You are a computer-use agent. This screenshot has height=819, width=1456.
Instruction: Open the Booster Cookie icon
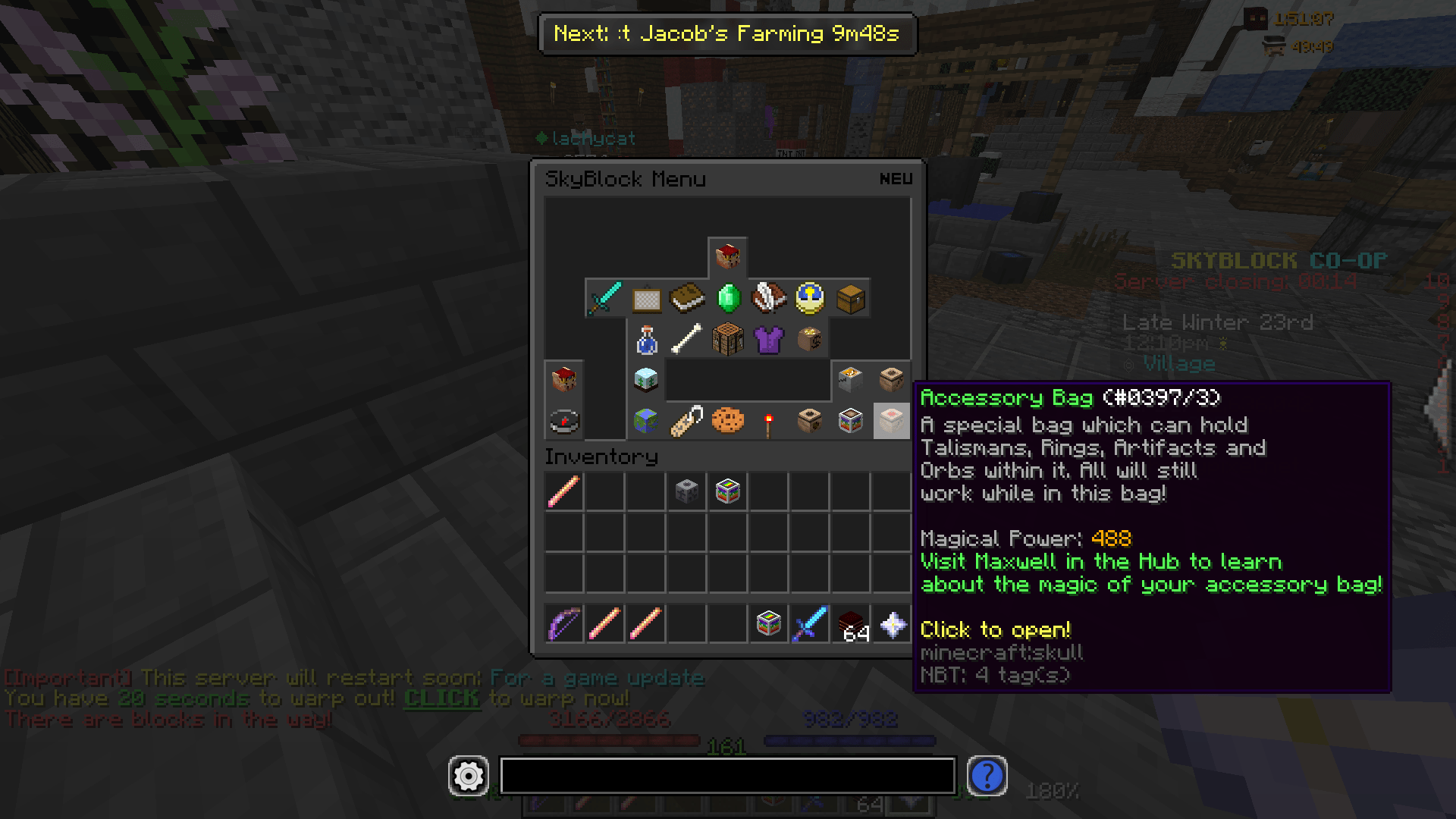(727, 421)
